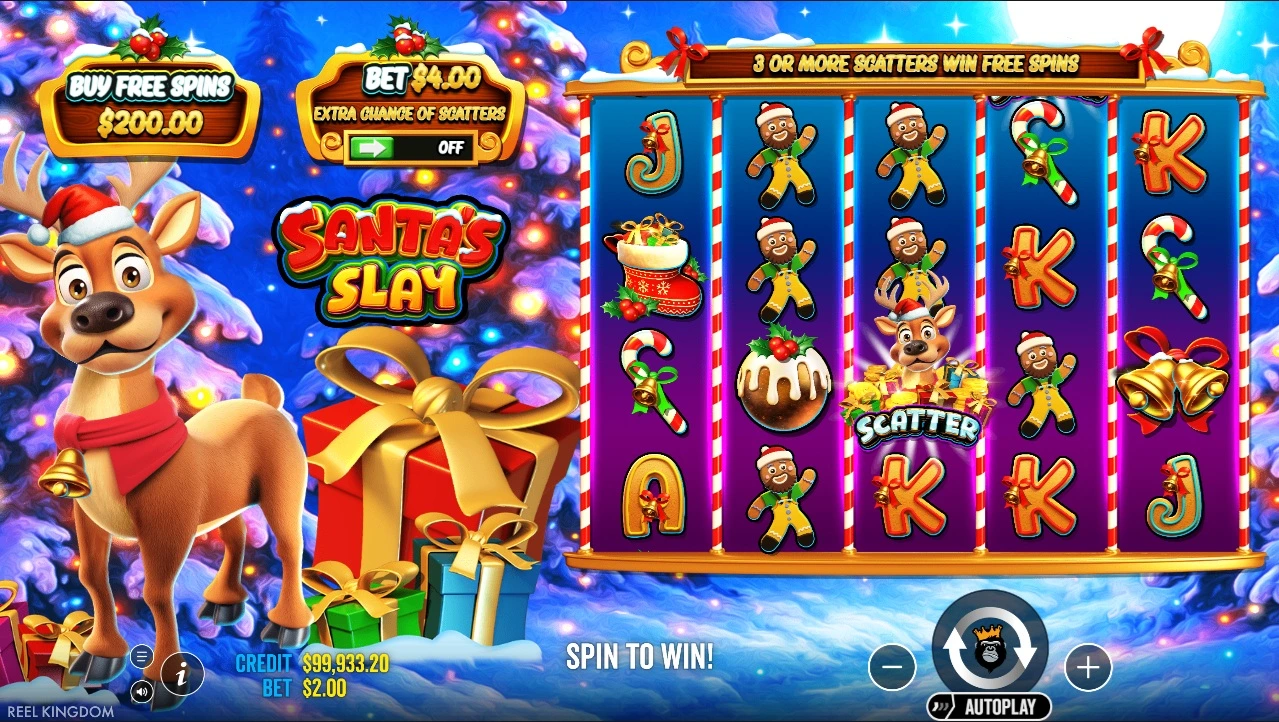Open the game info page
1279x722 pixels.
[x=182, y=674]
